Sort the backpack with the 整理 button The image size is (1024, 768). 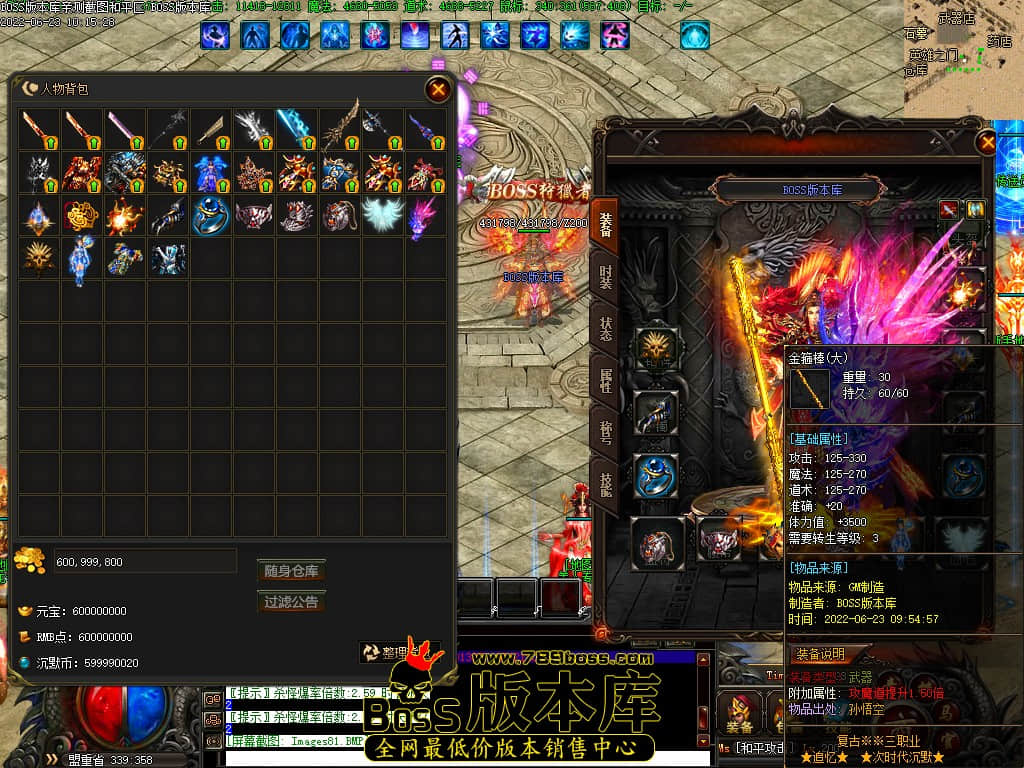pos(399,652)
